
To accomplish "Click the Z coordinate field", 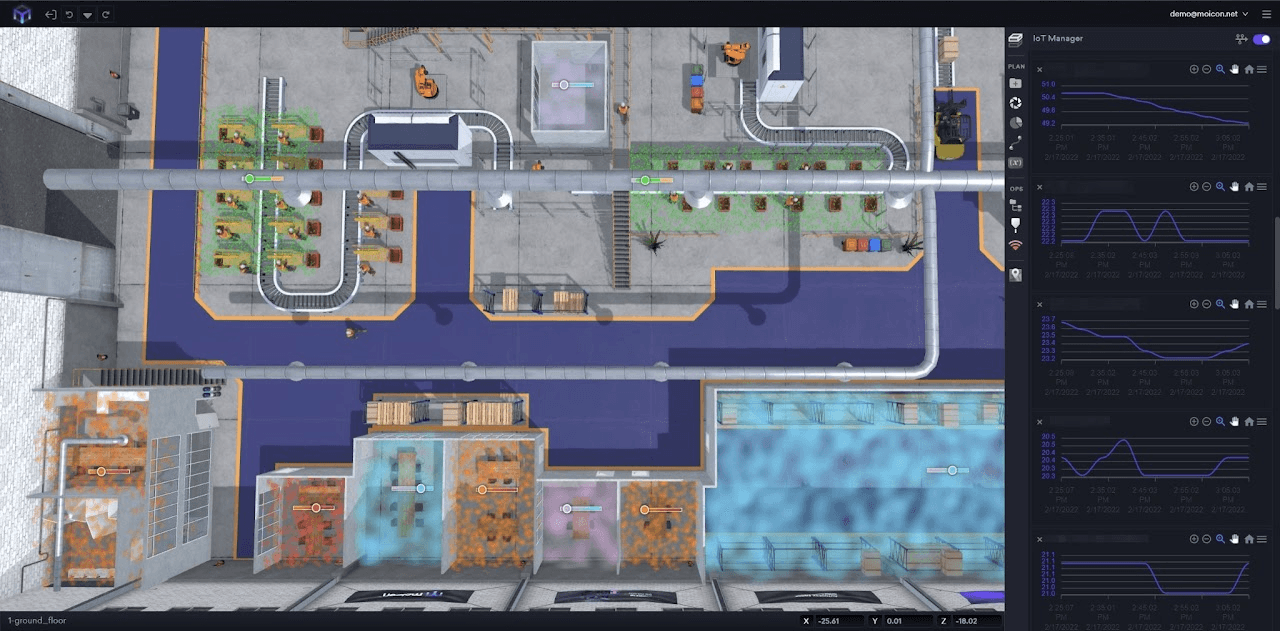I will [x=975, y=621].
